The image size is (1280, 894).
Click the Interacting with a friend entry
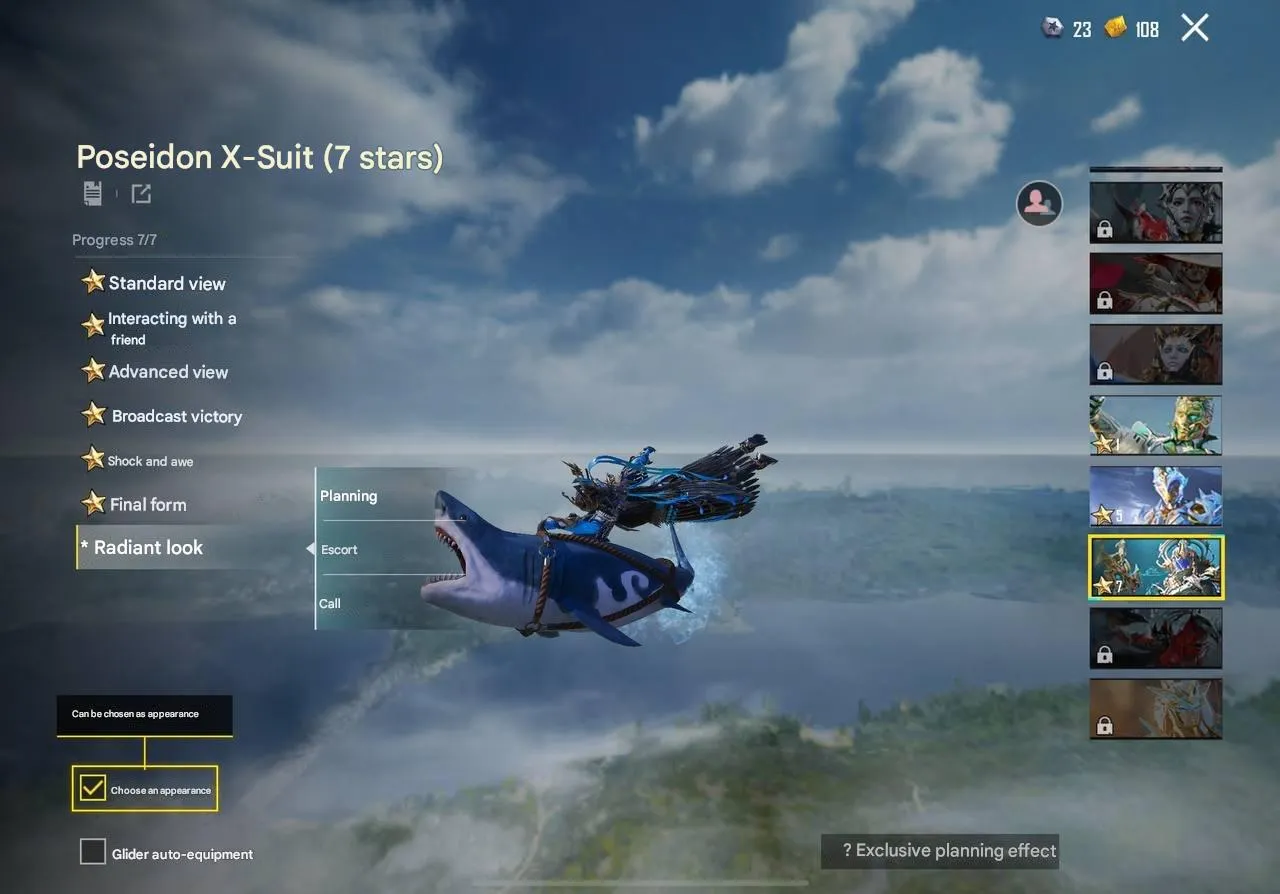pos(171,327)
